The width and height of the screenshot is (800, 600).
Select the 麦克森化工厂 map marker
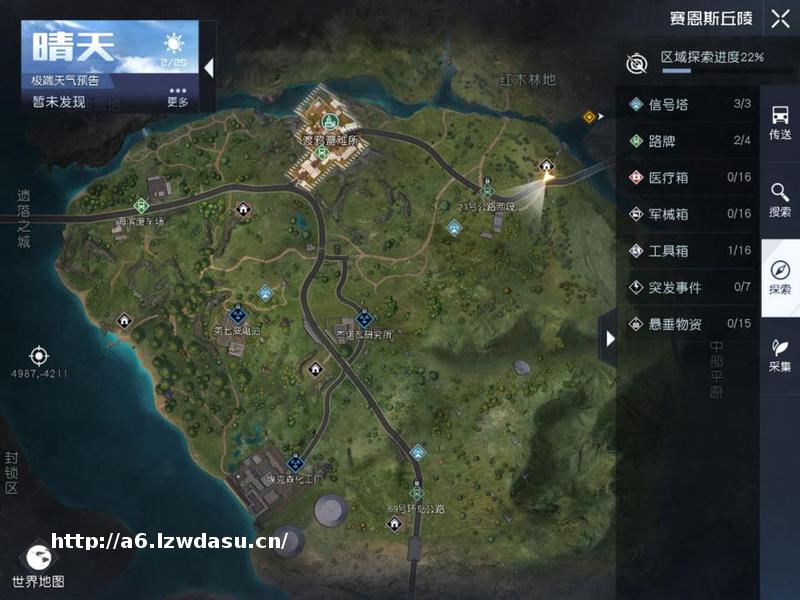pos(295,463)
